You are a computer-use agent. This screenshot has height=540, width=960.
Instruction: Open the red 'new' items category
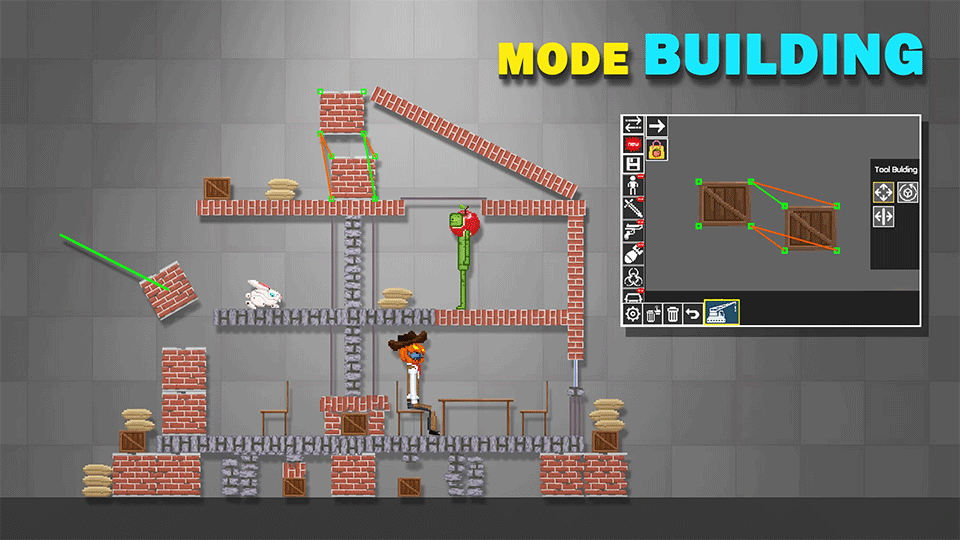click(632, 144)
